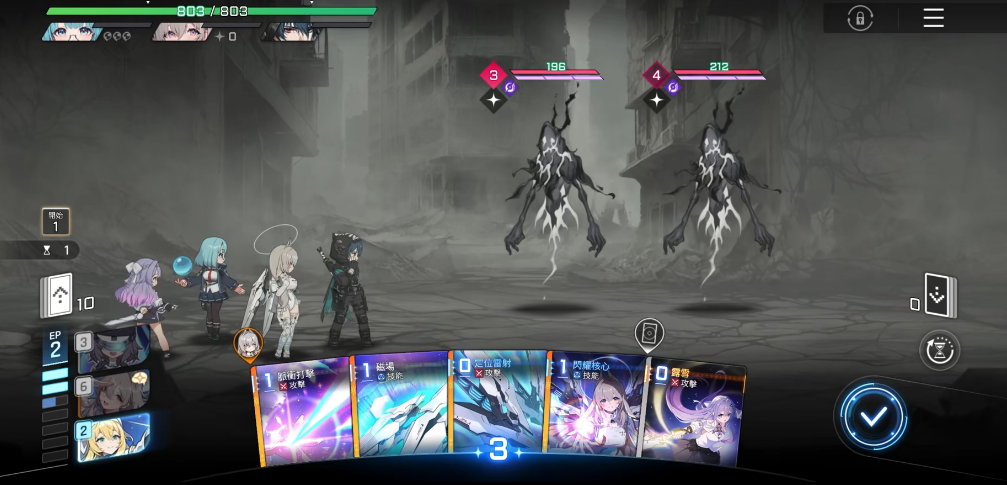
Task: Select the dark-haired character portrait
Action: pyautogui.click(x=288, y=31)
